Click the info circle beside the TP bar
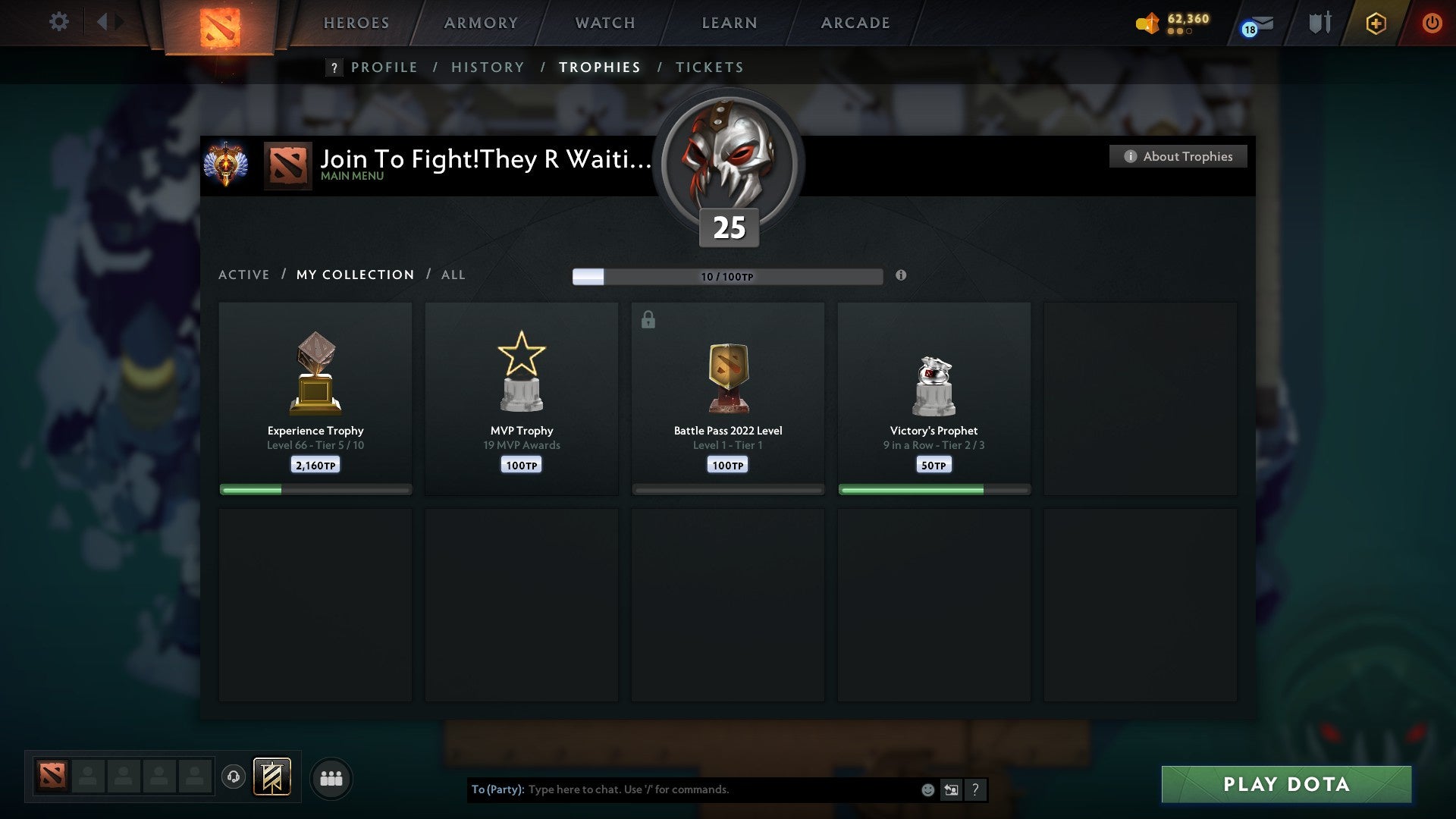1456x819 pixels. click(901, 277)
